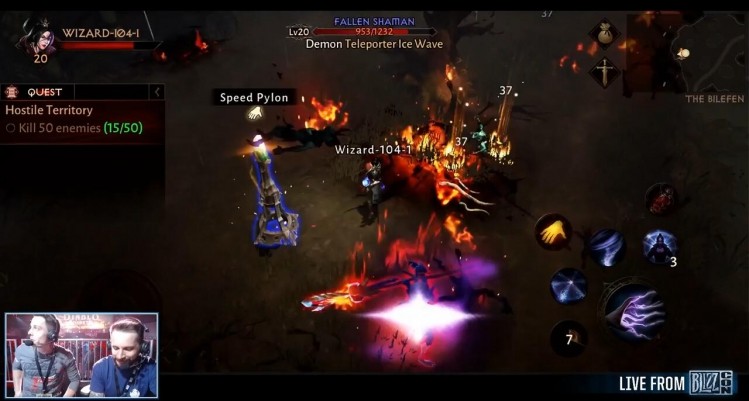The height and width of the screenshot is (401, 749).
Task: Select the Quest tracker tab
Action: (x=40, y=92)
